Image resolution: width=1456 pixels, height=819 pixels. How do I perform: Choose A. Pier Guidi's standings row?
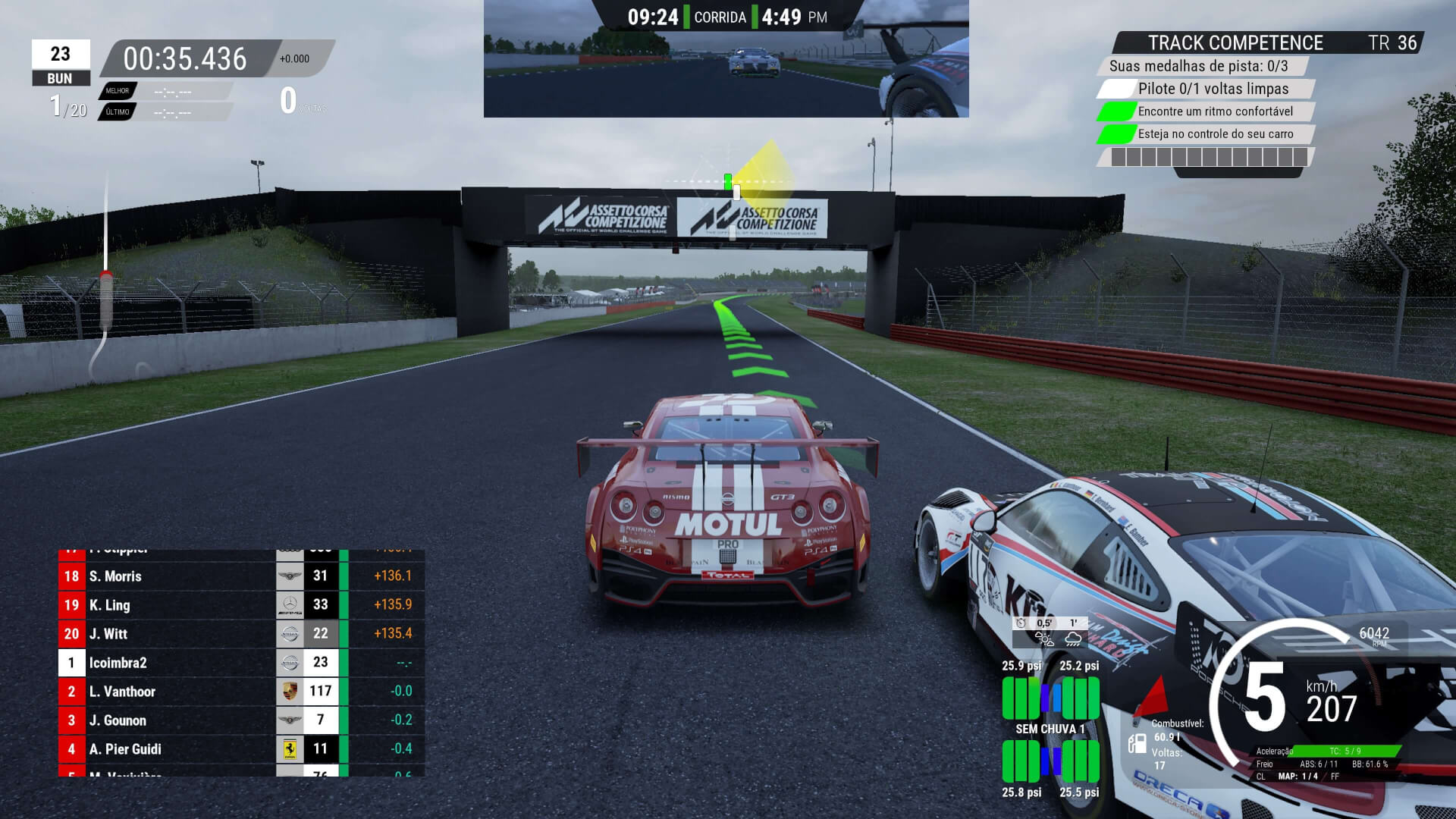tap(241, 749)
